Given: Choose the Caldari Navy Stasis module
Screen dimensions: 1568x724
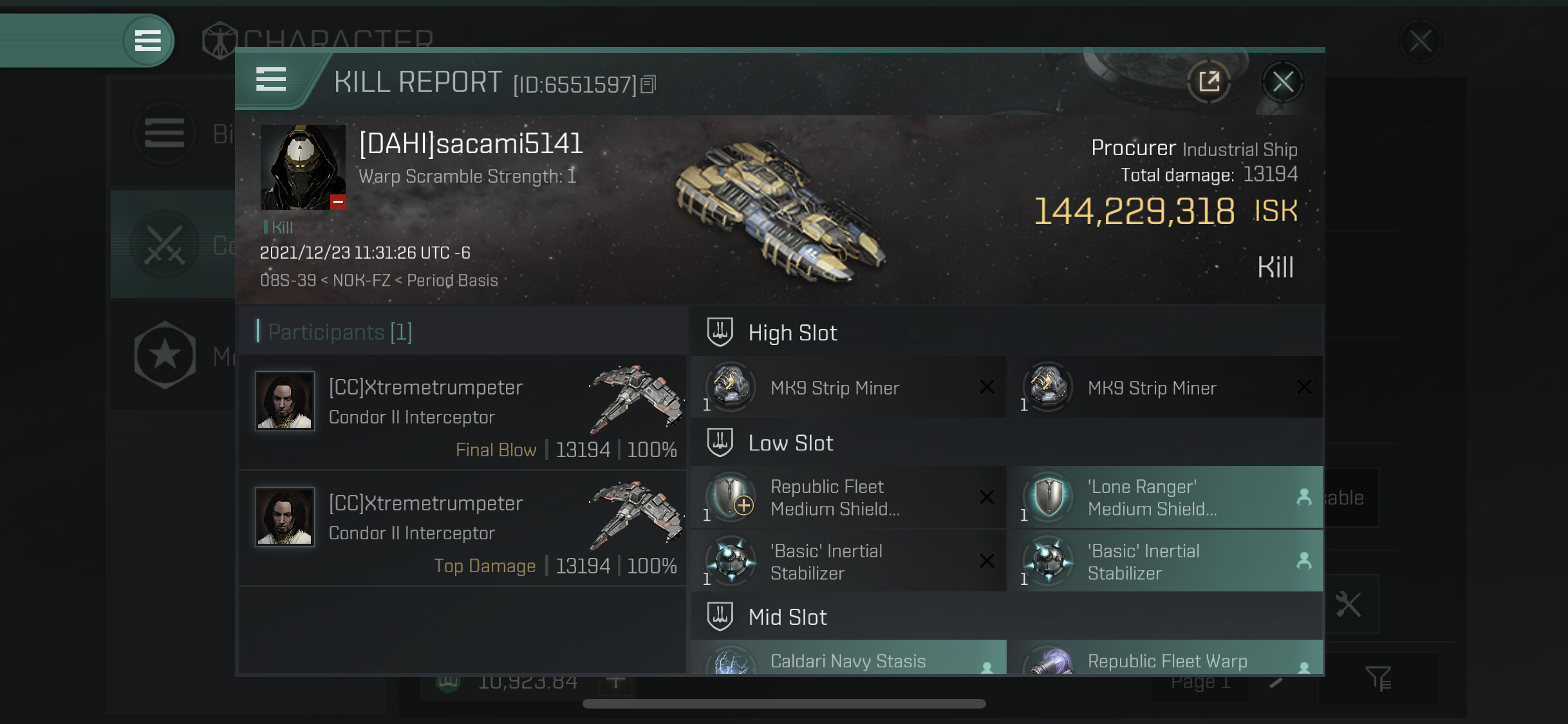Looking at the screenshot, I should [x=848, y=659].
